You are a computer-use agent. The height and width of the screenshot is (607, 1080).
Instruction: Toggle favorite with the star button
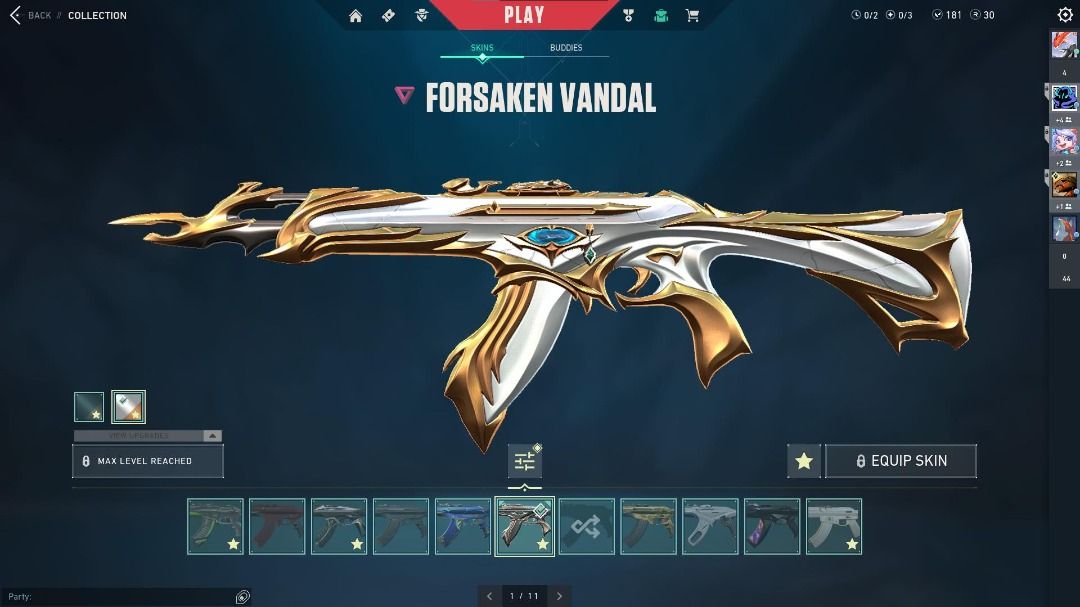804,461
